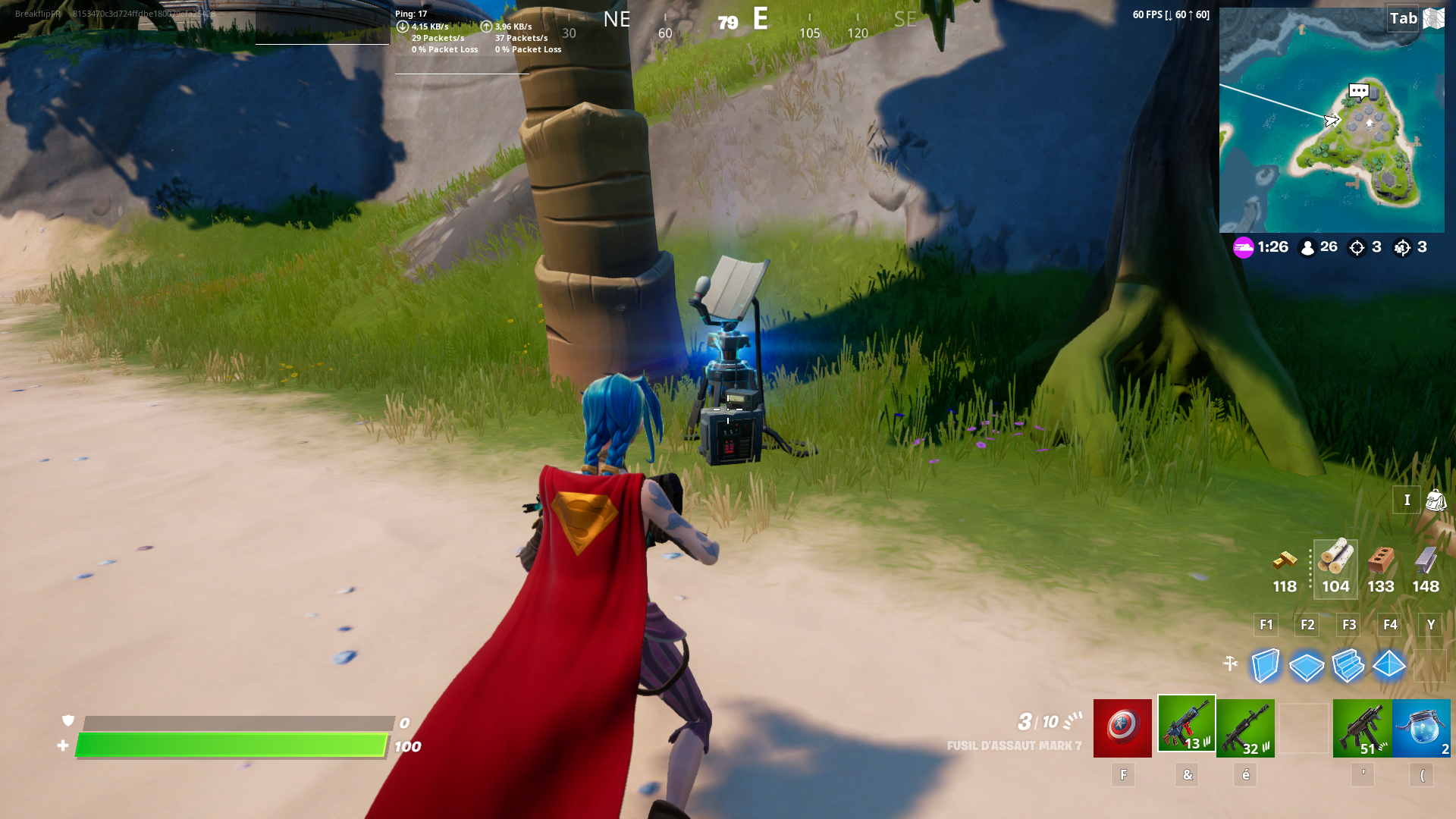Select the Mark 7 assault rifle with 13 ammo
Image resolution: width=1456 pixels, height=819 pixels.
pyautogui.click(x=1187, y=727)
